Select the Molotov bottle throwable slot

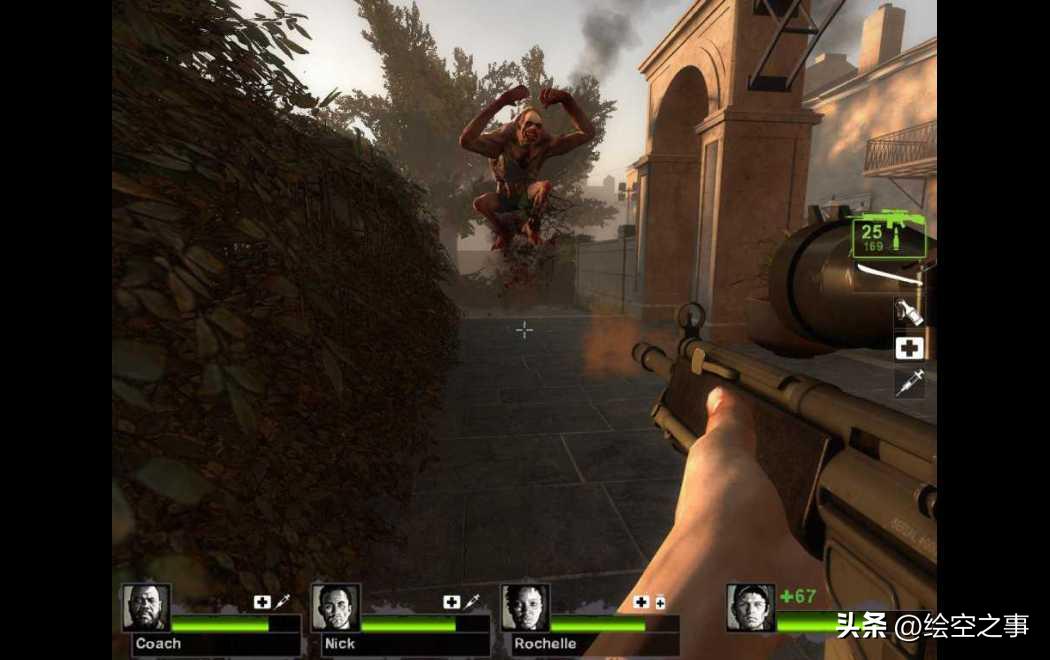[909, 312]
